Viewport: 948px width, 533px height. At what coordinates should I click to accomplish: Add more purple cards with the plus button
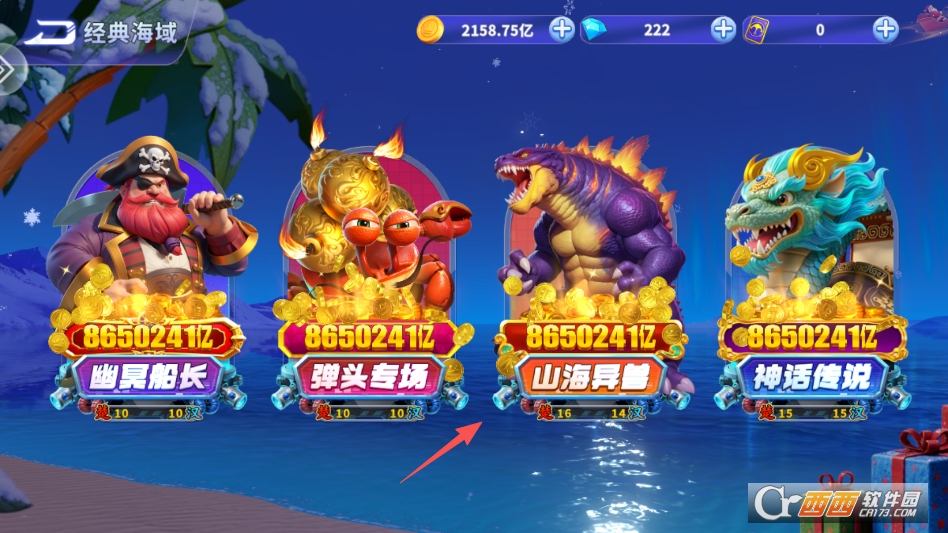(x=885, y=29)
